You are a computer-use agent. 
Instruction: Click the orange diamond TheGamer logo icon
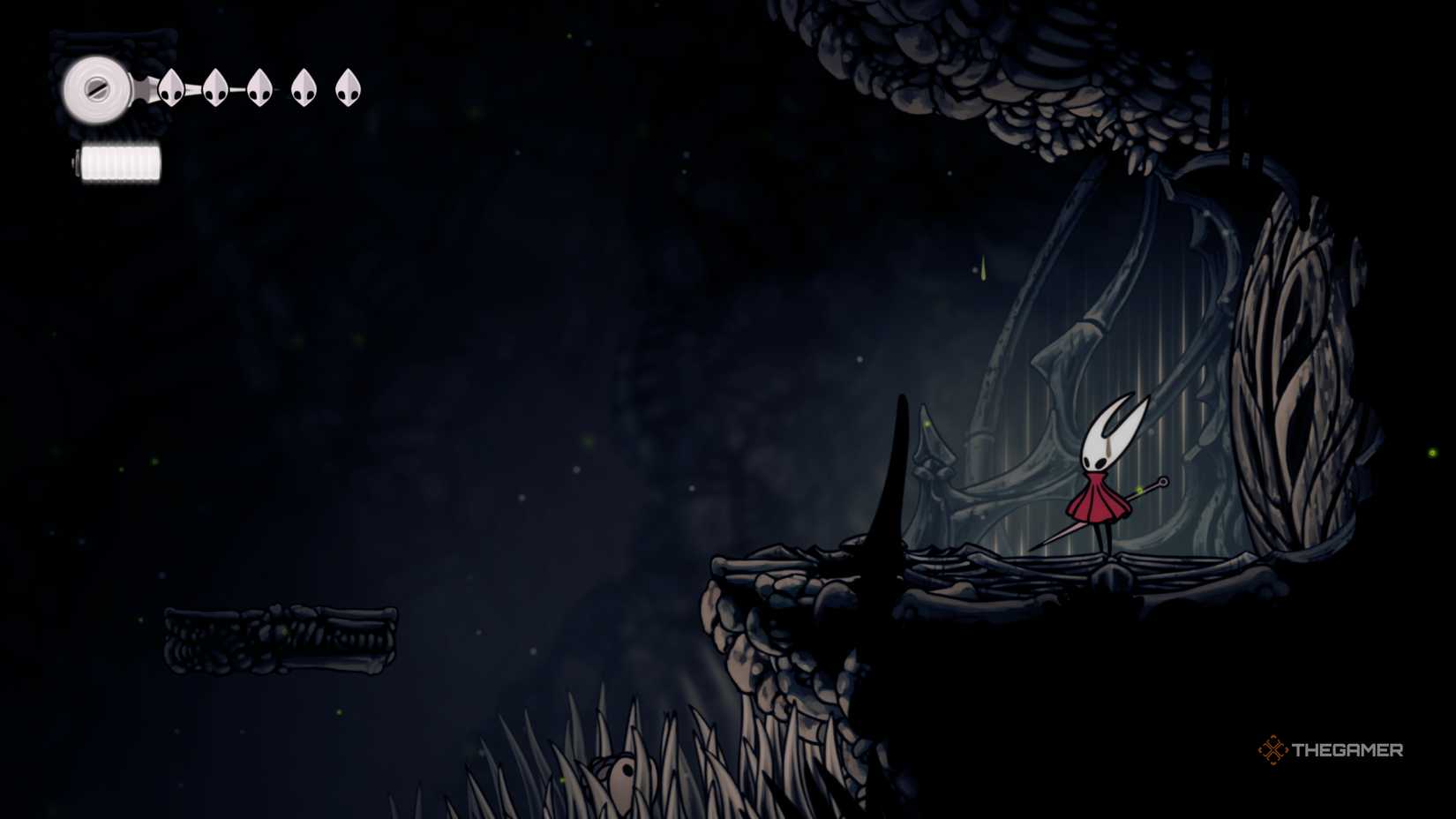1273,751
